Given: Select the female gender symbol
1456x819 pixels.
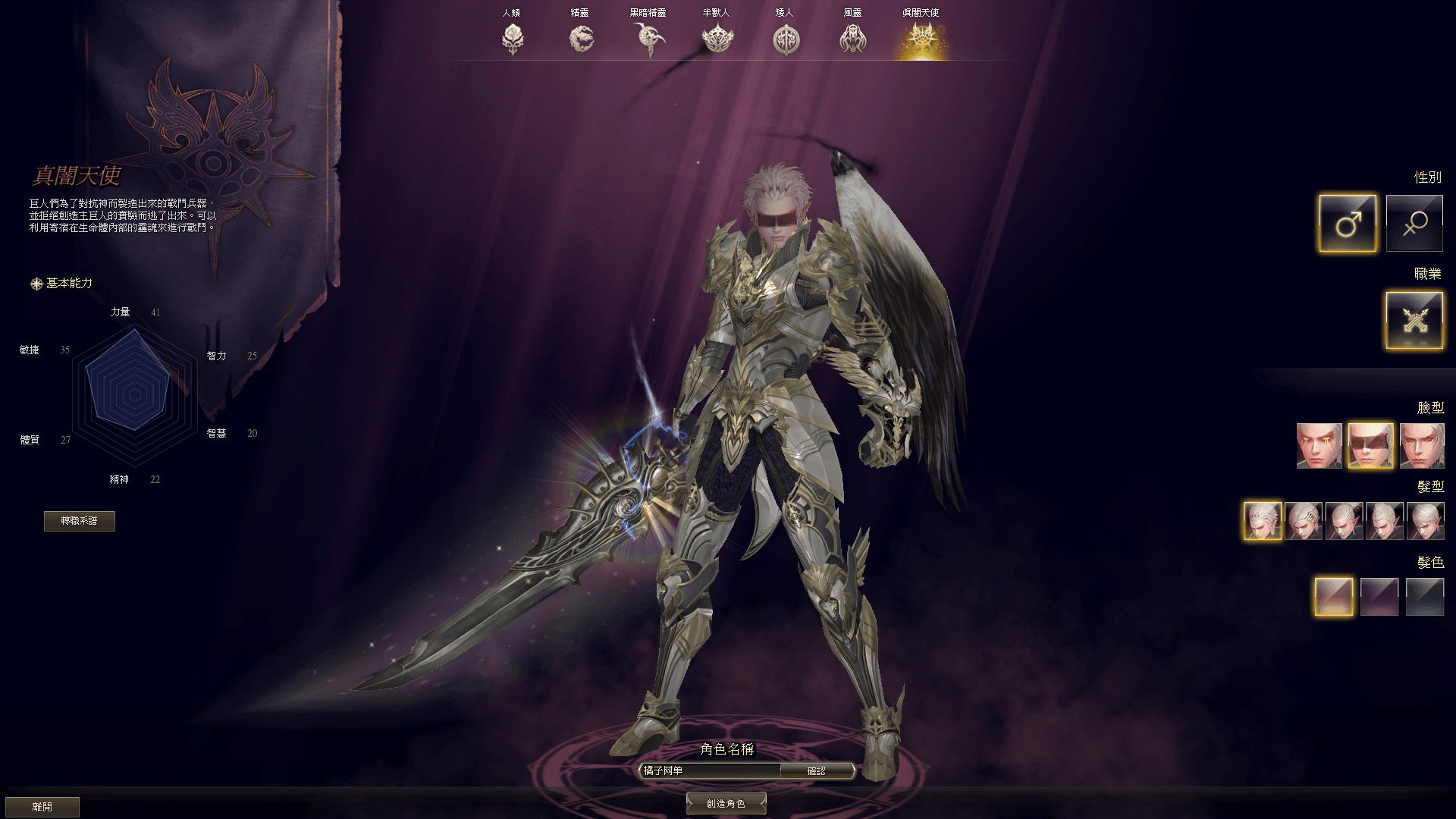Looking at the screenshot, I should click(x=1414, y=222).
